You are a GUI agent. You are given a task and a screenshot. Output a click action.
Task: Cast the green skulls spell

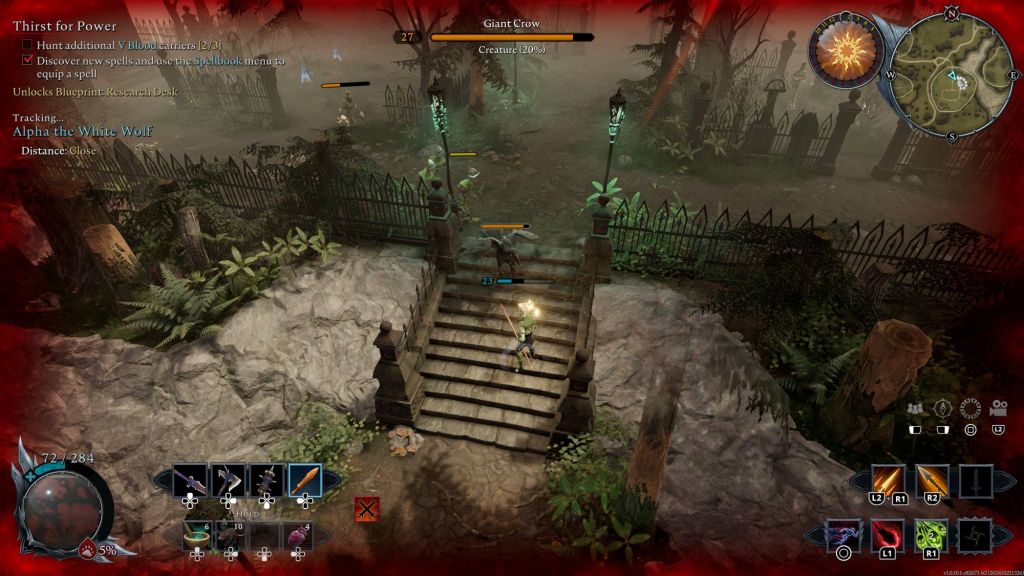931,535
